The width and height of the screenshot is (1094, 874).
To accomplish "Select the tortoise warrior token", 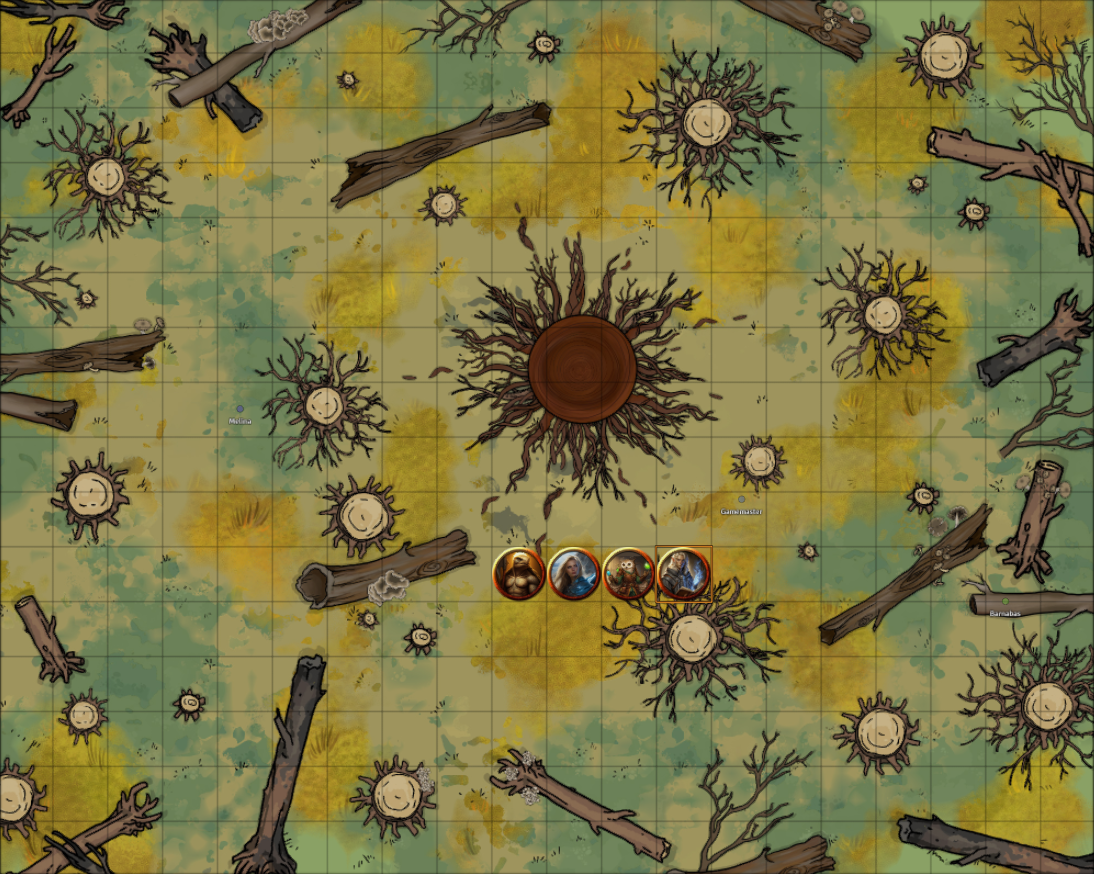I will [519, 574].
